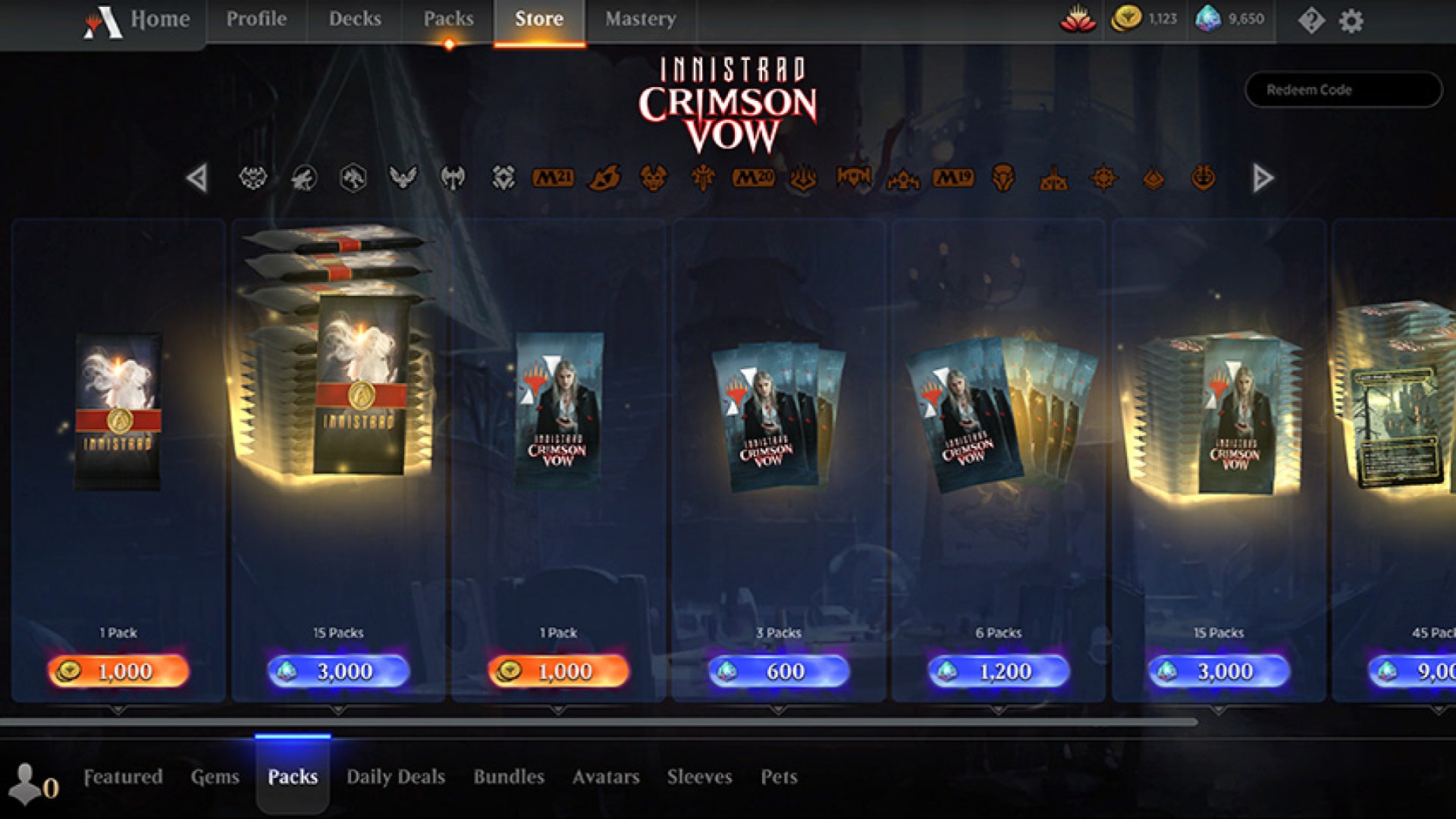Switch to the Decks tab
The image size is (1456, 819).
(355, 19)
